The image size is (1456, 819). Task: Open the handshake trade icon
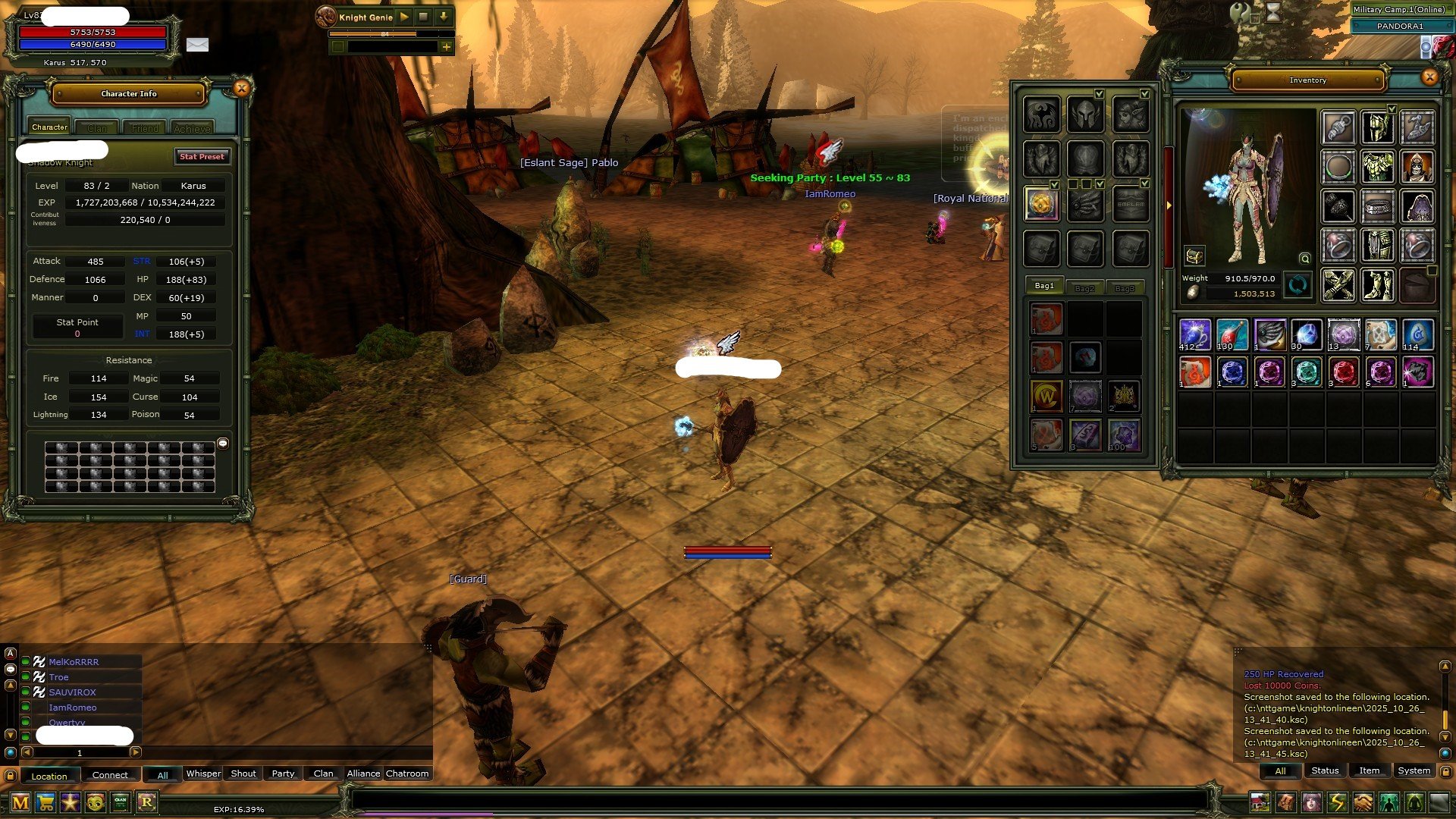(1363, 802)
